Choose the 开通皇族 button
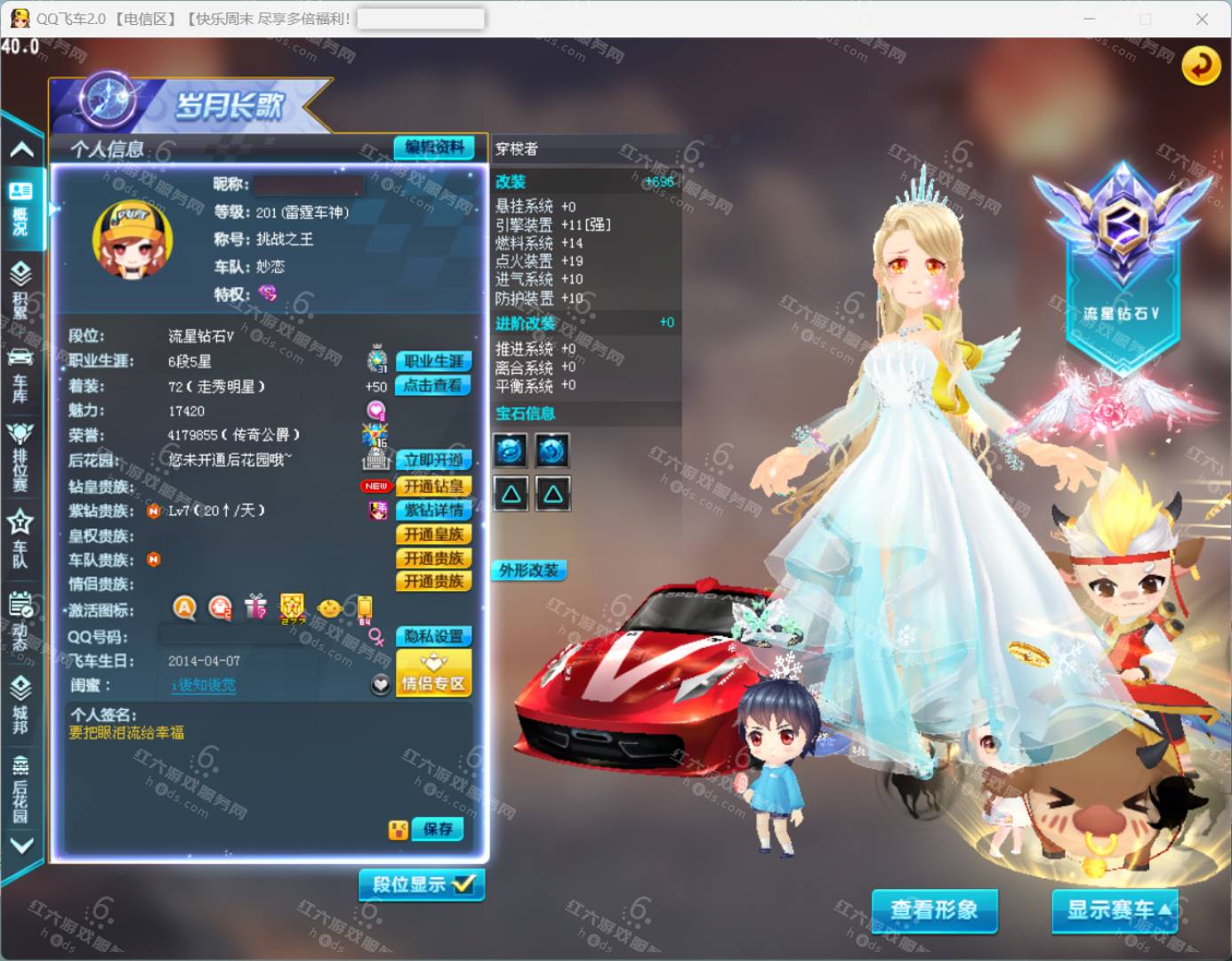Screen dimensions: 1232x961 (433, 534)
